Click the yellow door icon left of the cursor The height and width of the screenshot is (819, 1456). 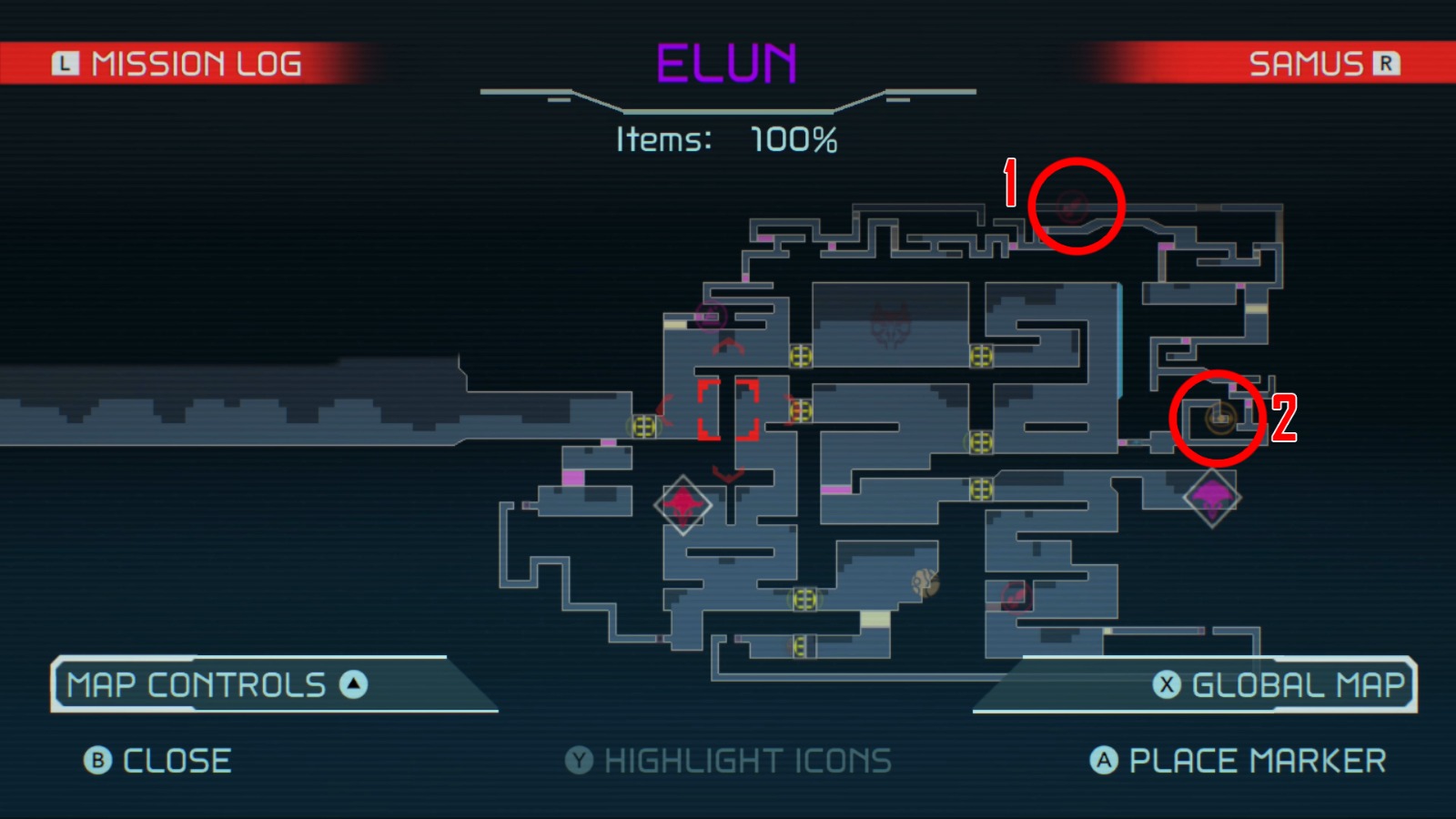point(642,424)
